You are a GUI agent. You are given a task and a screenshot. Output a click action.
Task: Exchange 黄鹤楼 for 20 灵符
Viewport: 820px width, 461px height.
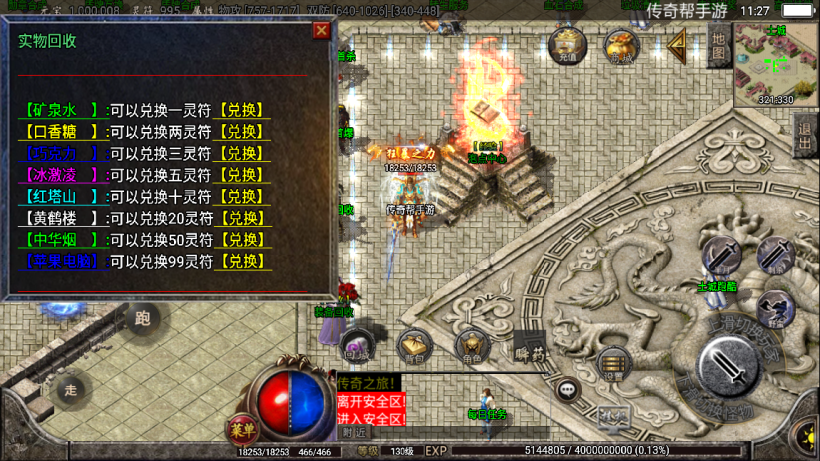point(241,218)
